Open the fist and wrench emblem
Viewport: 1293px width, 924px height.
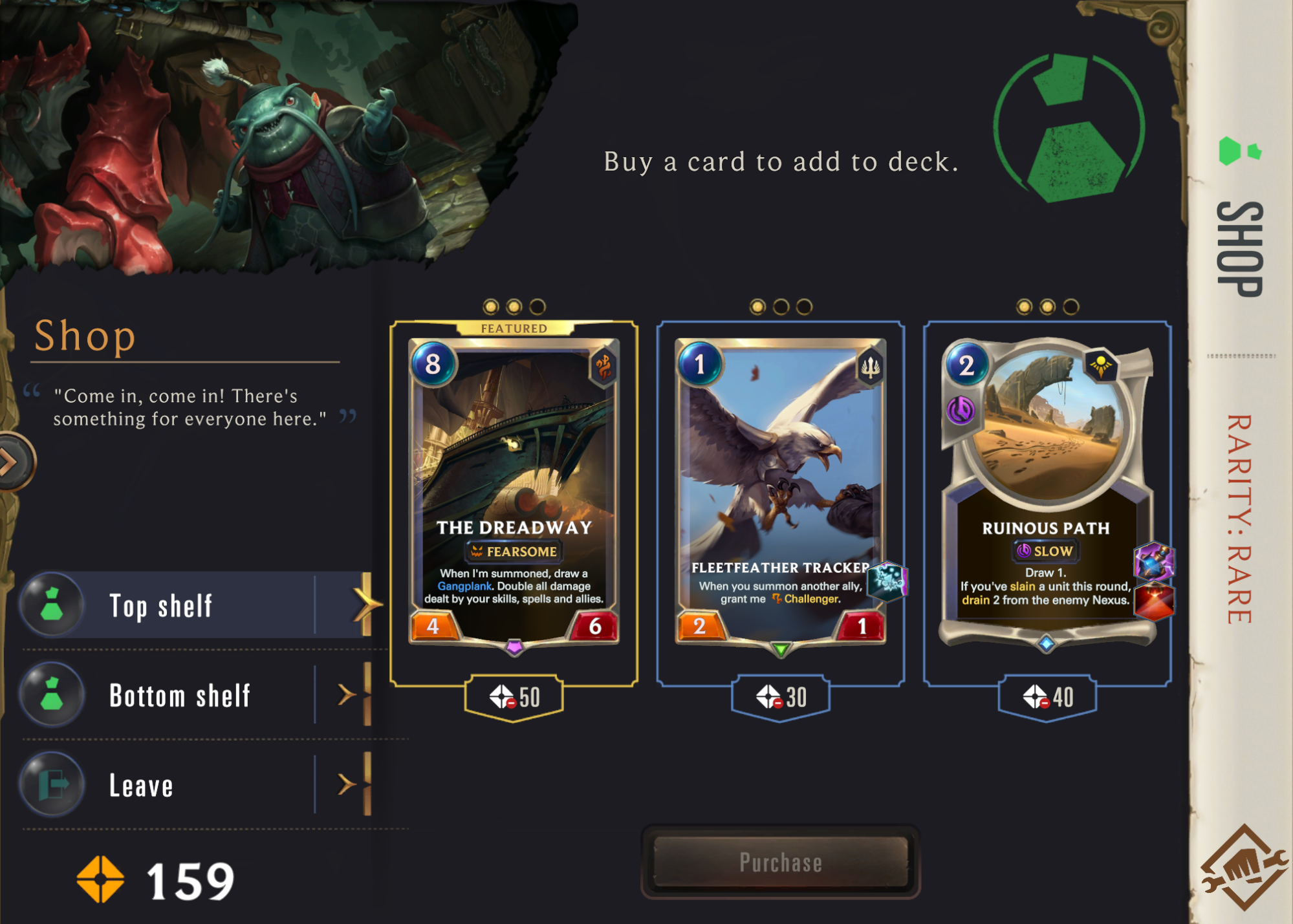pos(1242,868)
